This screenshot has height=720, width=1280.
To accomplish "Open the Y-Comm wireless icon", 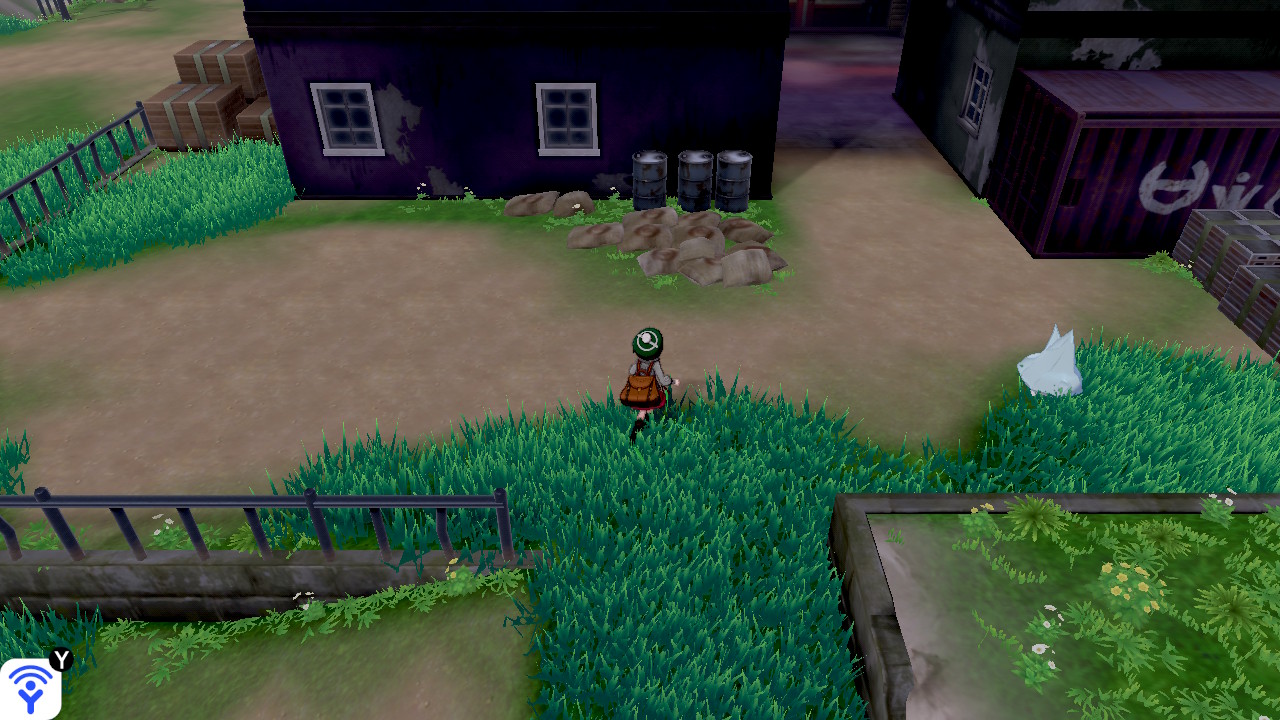I will pos(31,688).
